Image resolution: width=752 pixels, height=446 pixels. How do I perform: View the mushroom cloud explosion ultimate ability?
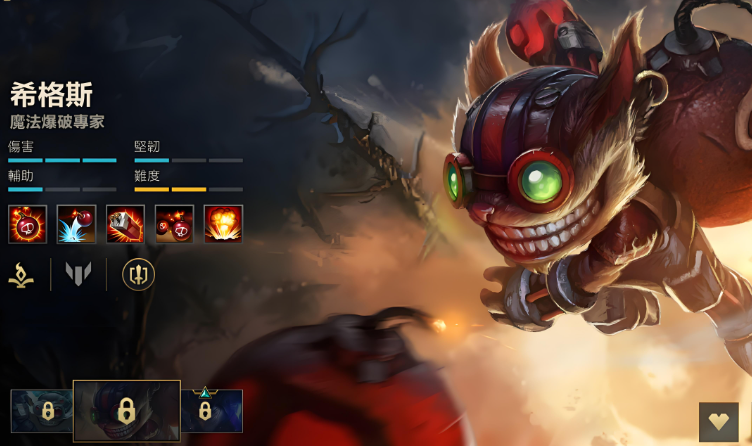(223, 224)
